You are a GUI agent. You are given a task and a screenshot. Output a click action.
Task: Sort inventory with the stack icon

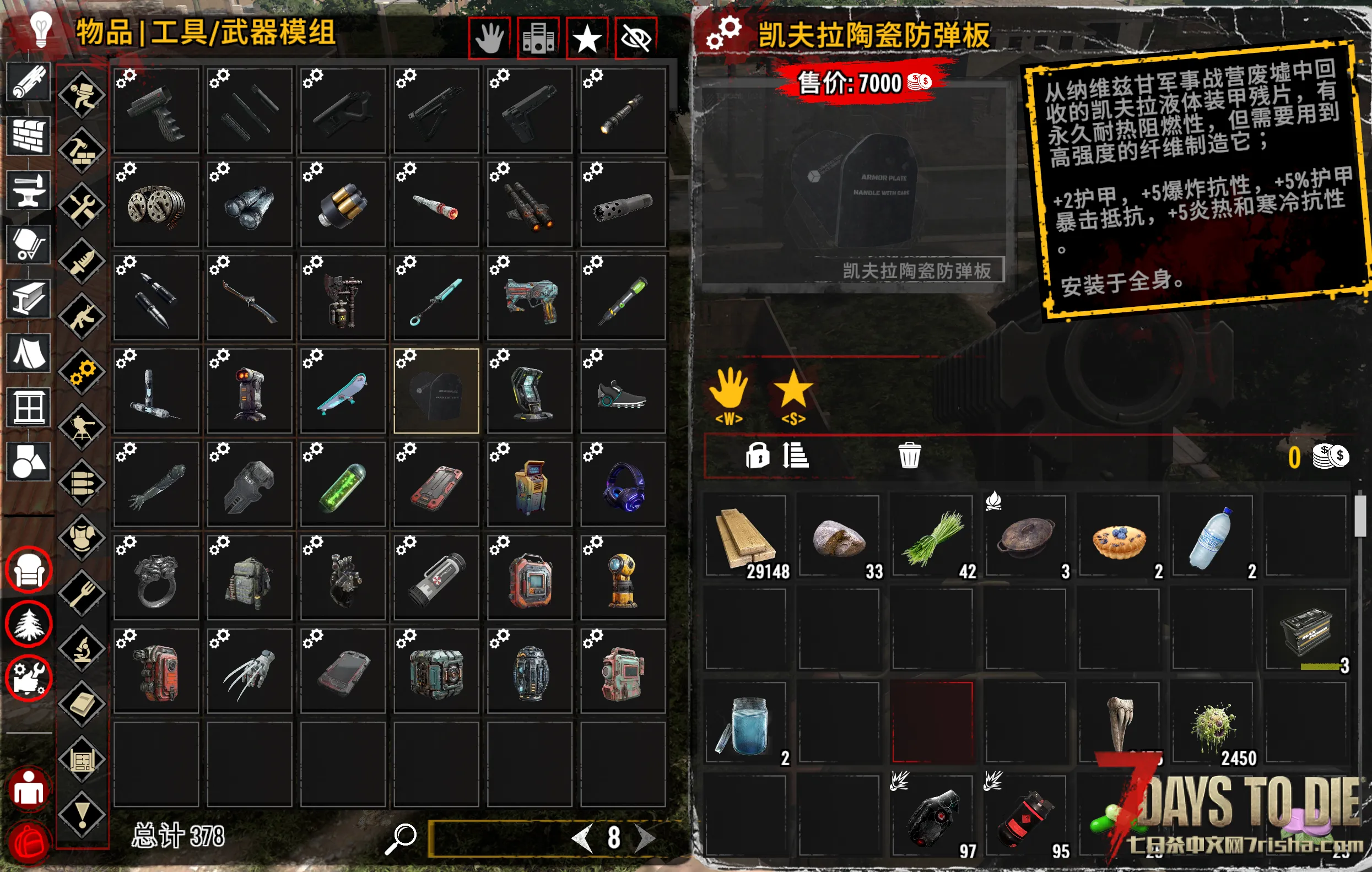click(796, 455)
